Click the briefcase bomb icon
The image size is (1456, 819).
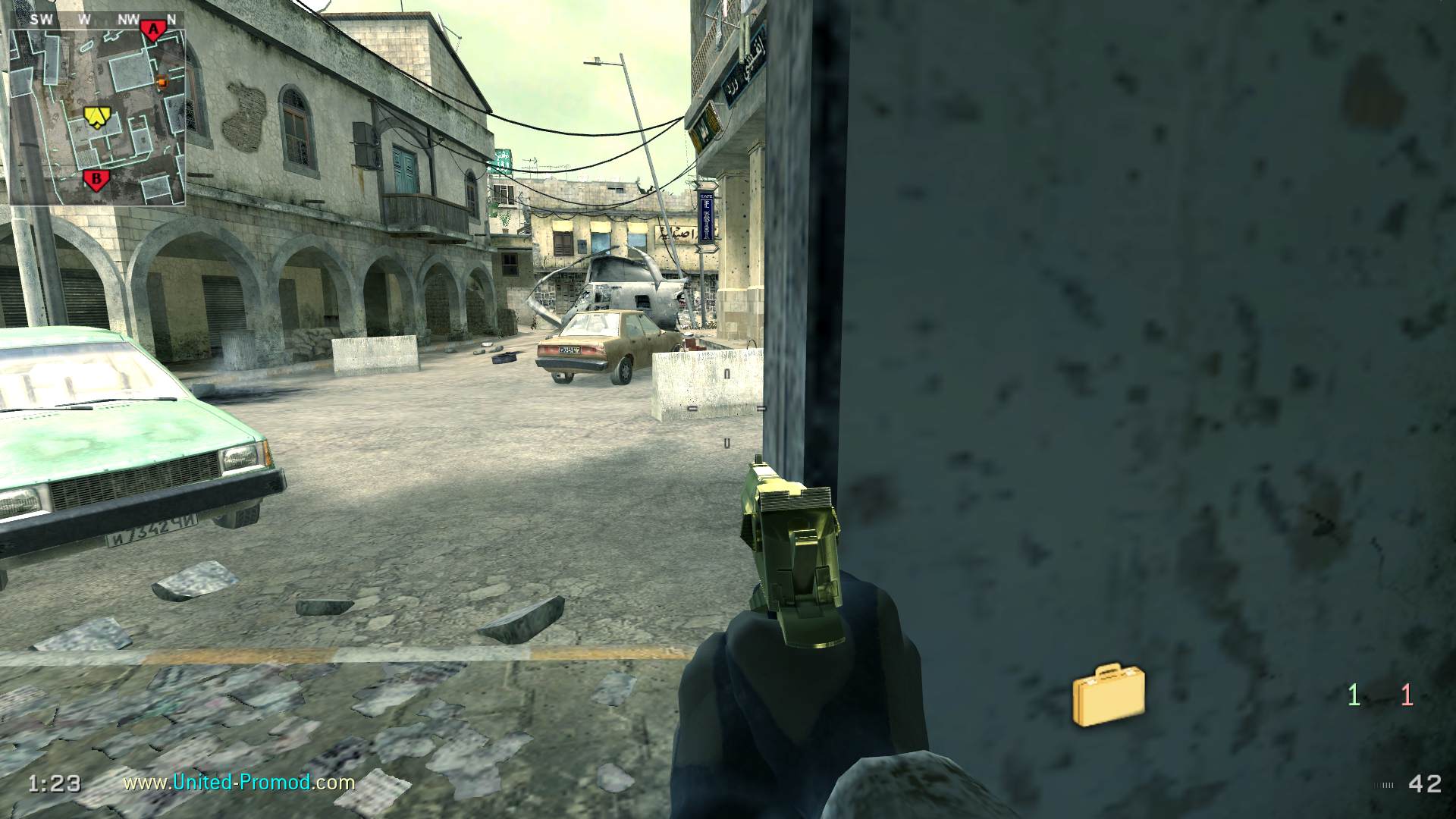point(1108,695)
